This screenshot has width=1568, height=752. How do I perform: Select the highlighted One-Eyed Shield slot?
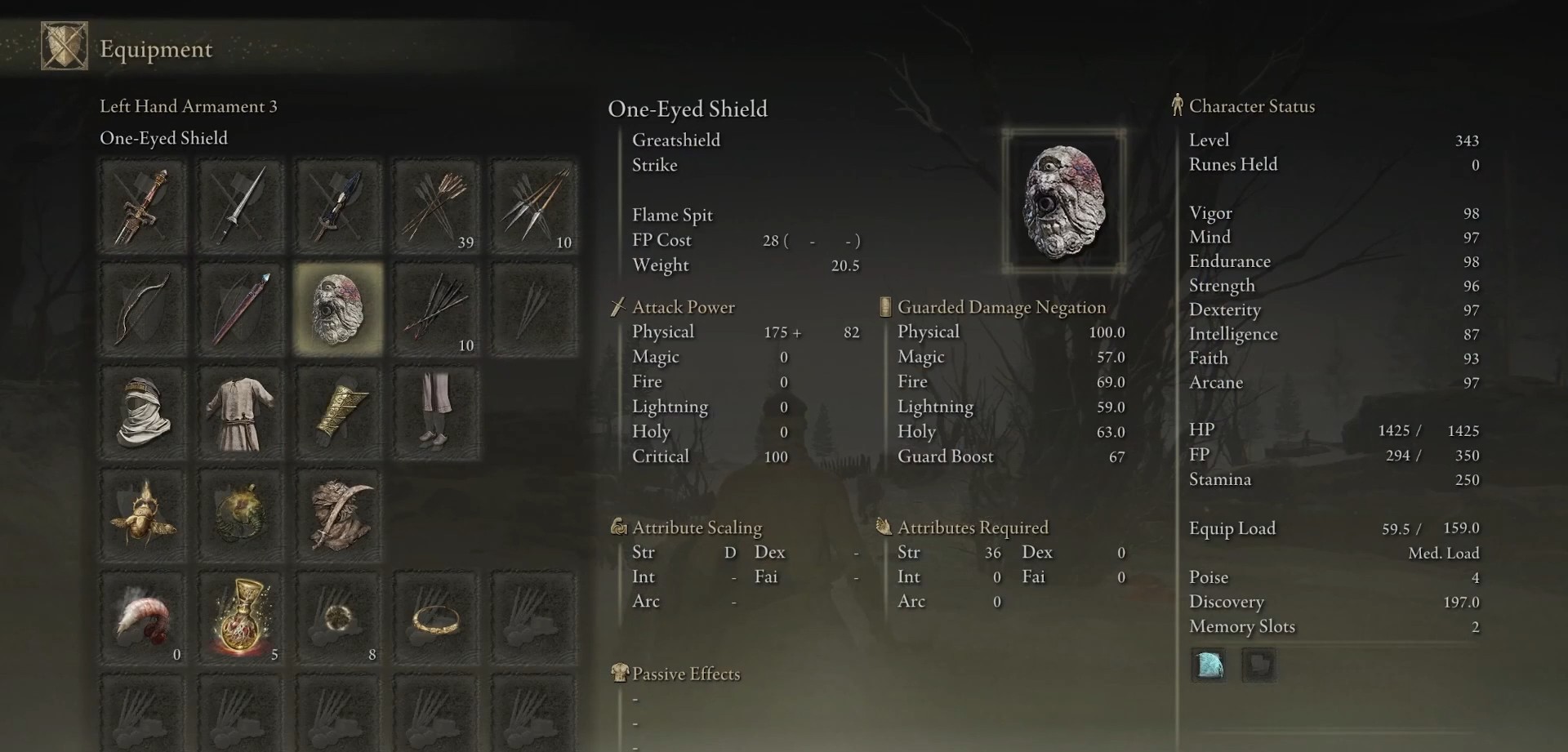point(339,309)
